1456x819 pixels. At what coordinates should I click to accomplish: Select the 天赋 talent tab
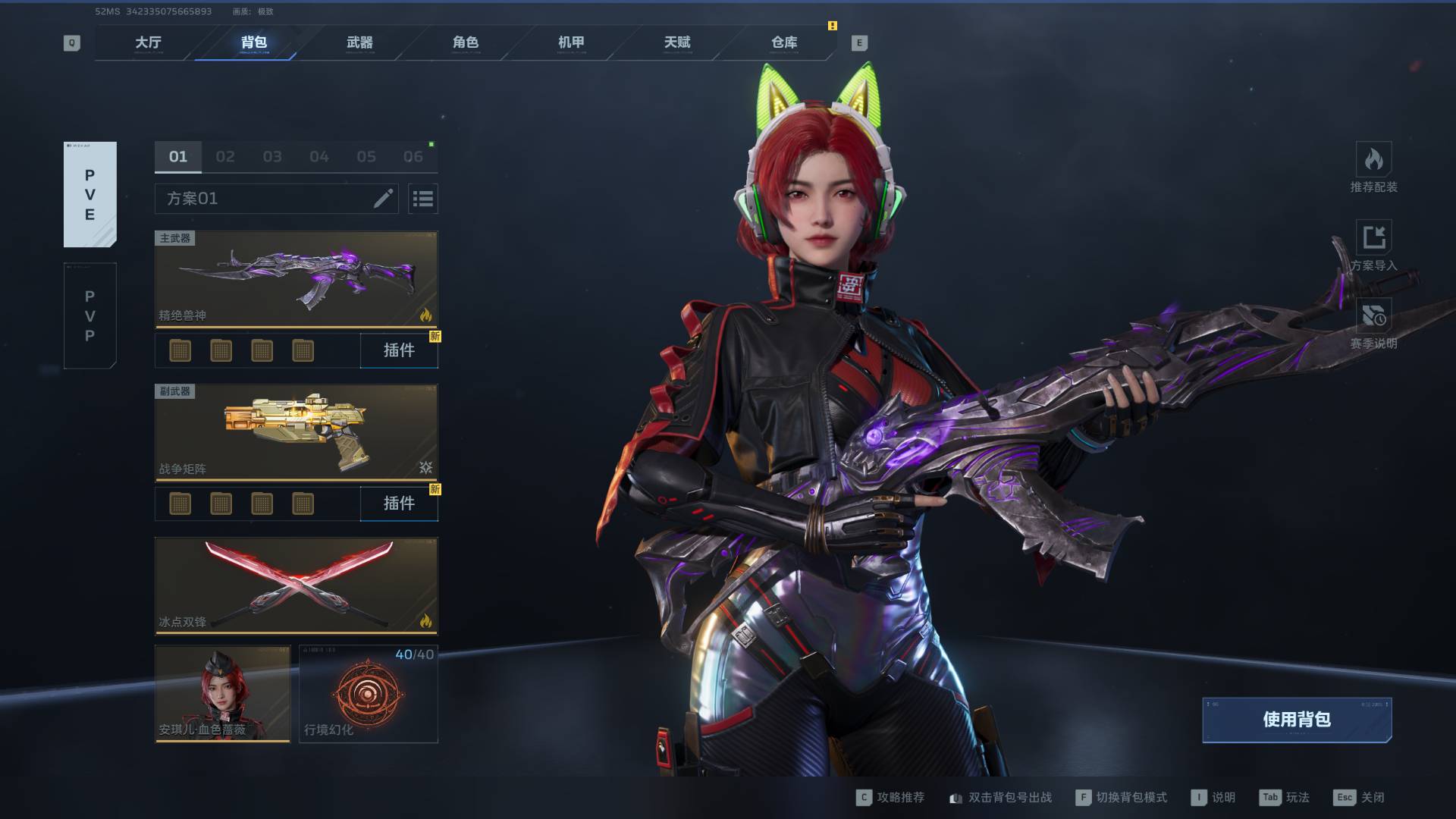pyautogui.click(x=677, y=42)
